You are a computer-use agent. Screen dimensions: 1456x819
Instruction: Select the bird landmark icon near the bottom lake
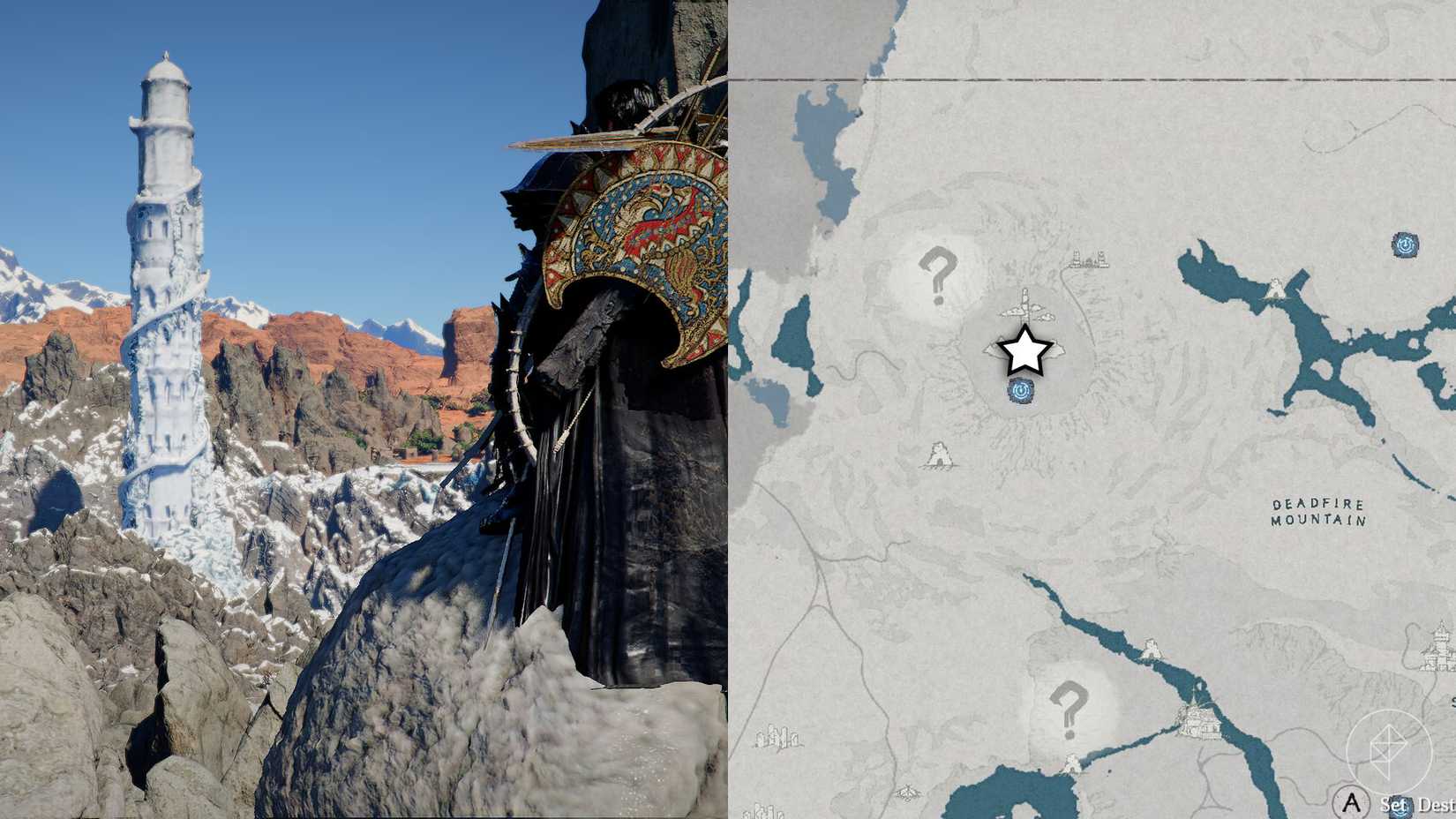pos(908,792)
